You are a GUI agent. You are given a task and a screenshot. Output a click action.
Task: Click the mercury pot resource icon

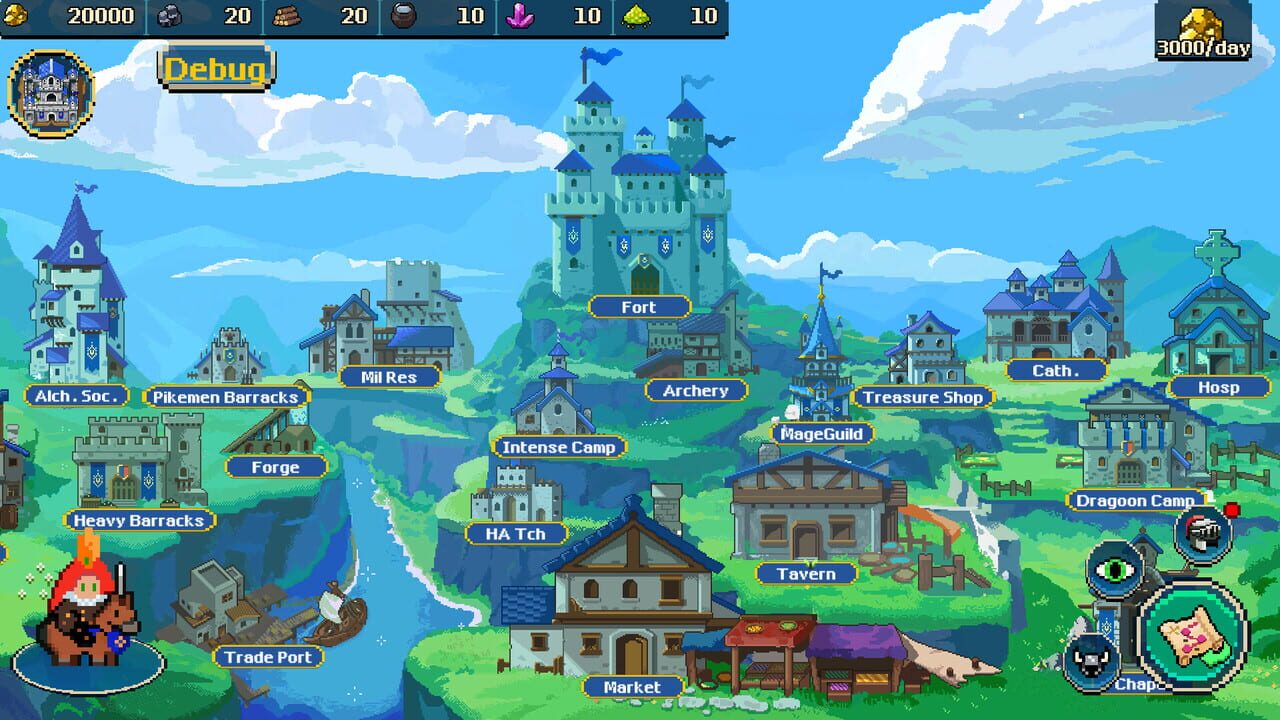[404, 16]
